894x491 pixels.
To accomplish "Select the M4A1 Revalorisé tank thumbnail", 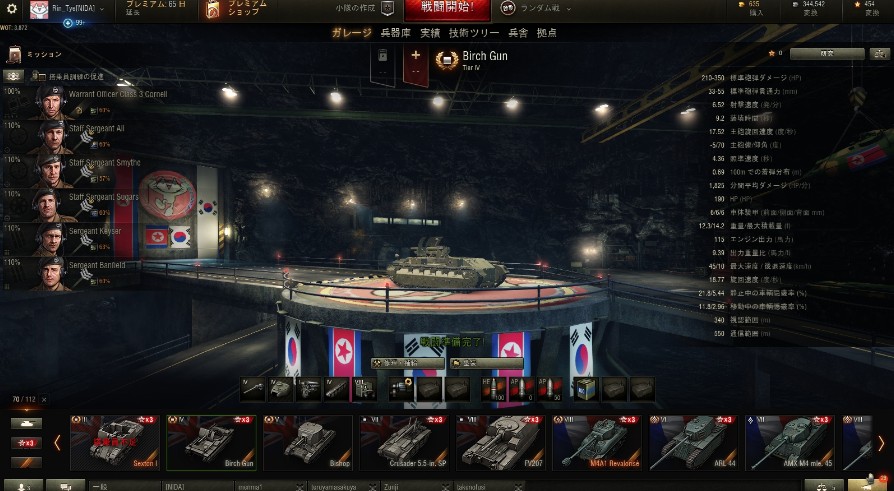I will click(x=598, y=441).
